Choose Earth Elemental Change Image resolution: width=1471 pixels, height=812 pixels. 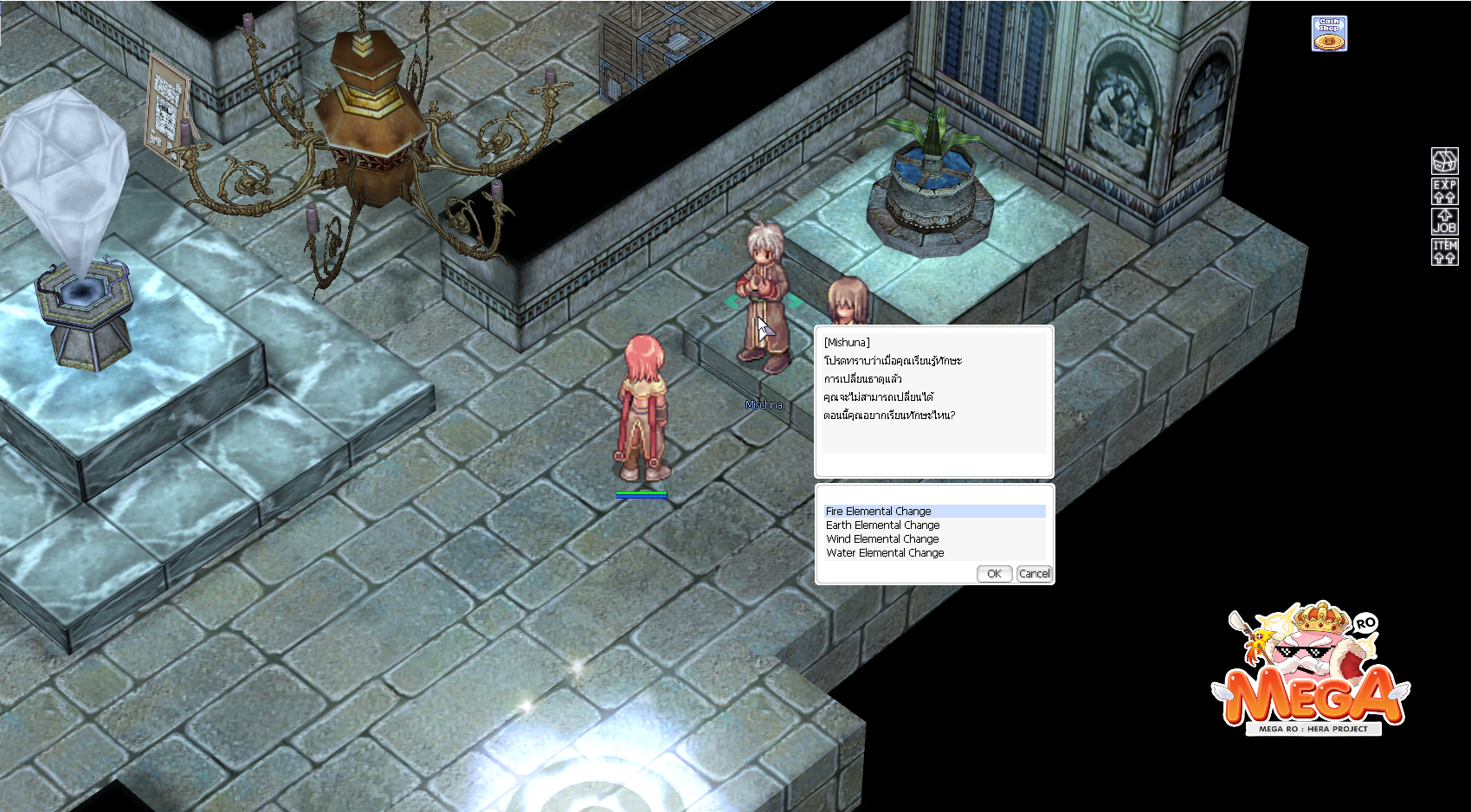pos(882,525)
